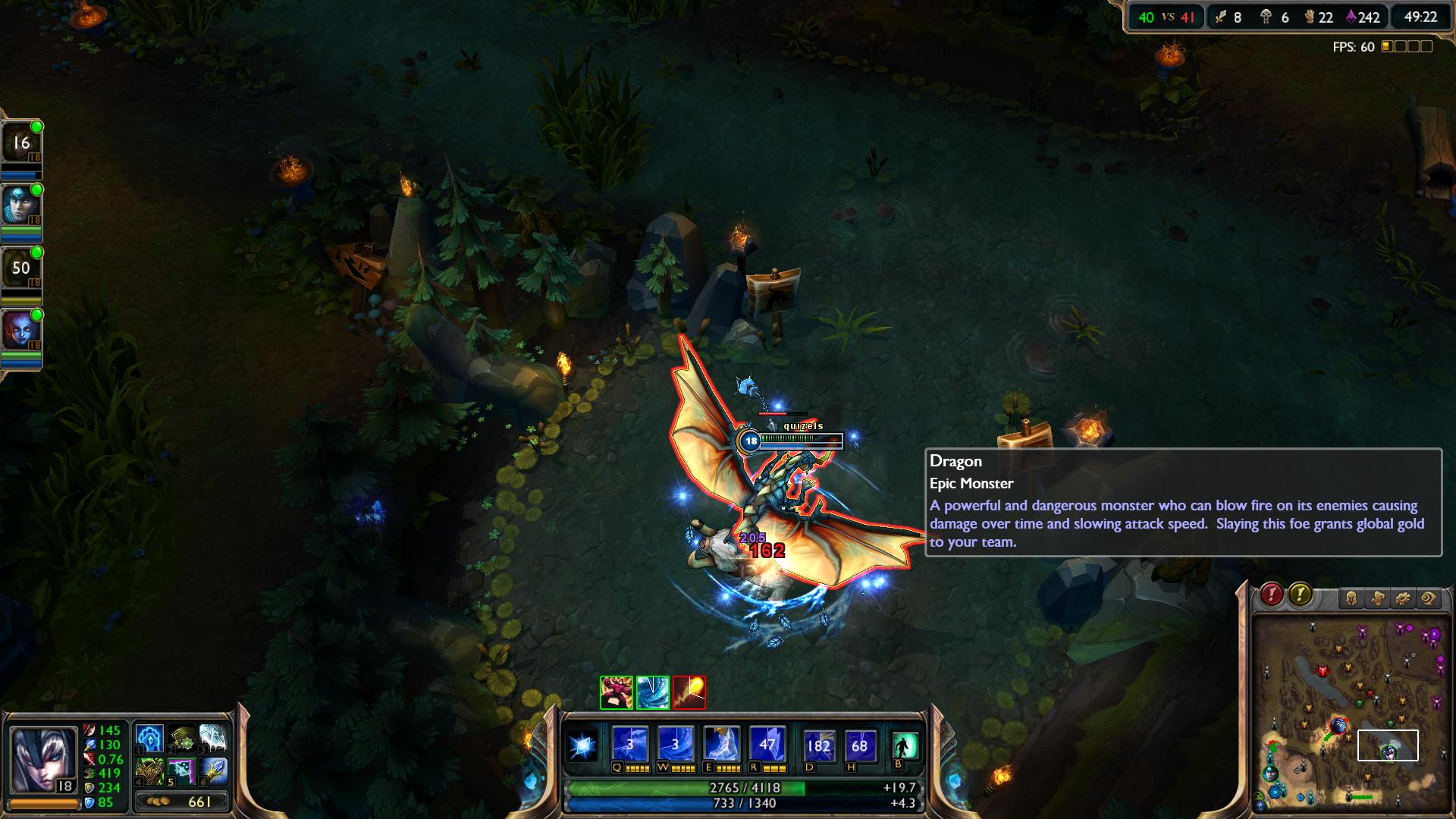This screenshot has width=1456, height=819.
Task: Use the item in inventory slot 1
Action: pyautogui.click(x=149, y=738)
